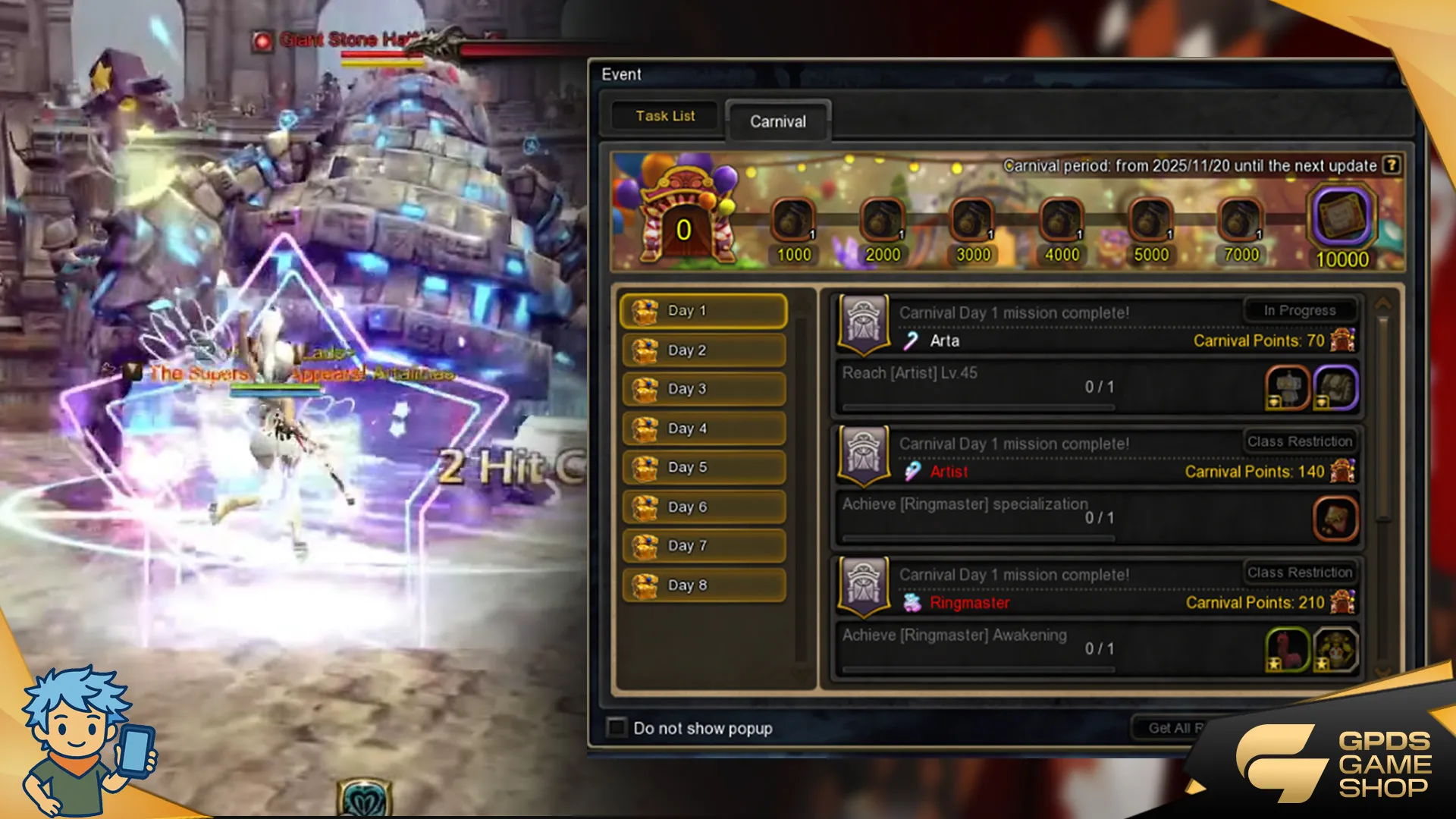Select Day 2 in the carnival list
The image size is (1456, 819).
703,350
